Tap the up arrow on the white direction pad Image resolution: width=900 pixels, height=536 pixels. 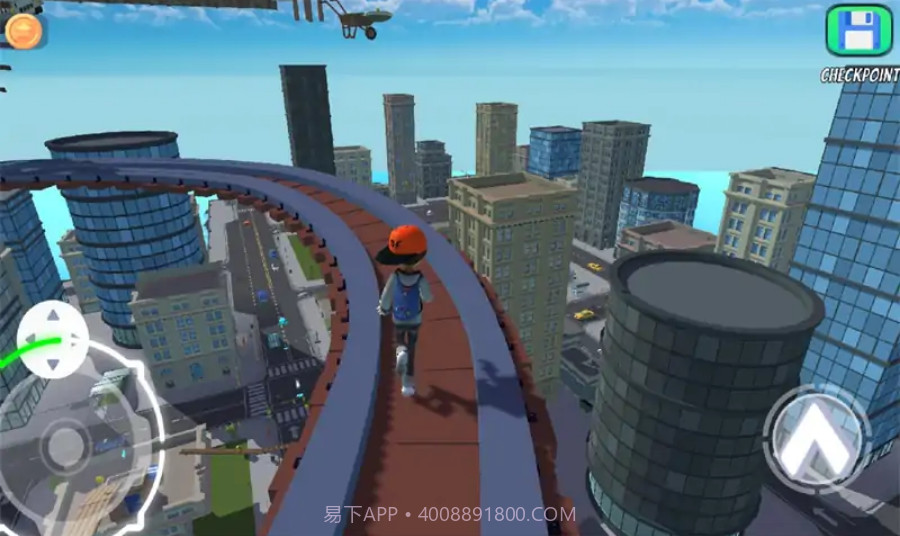tap(53, 315)
